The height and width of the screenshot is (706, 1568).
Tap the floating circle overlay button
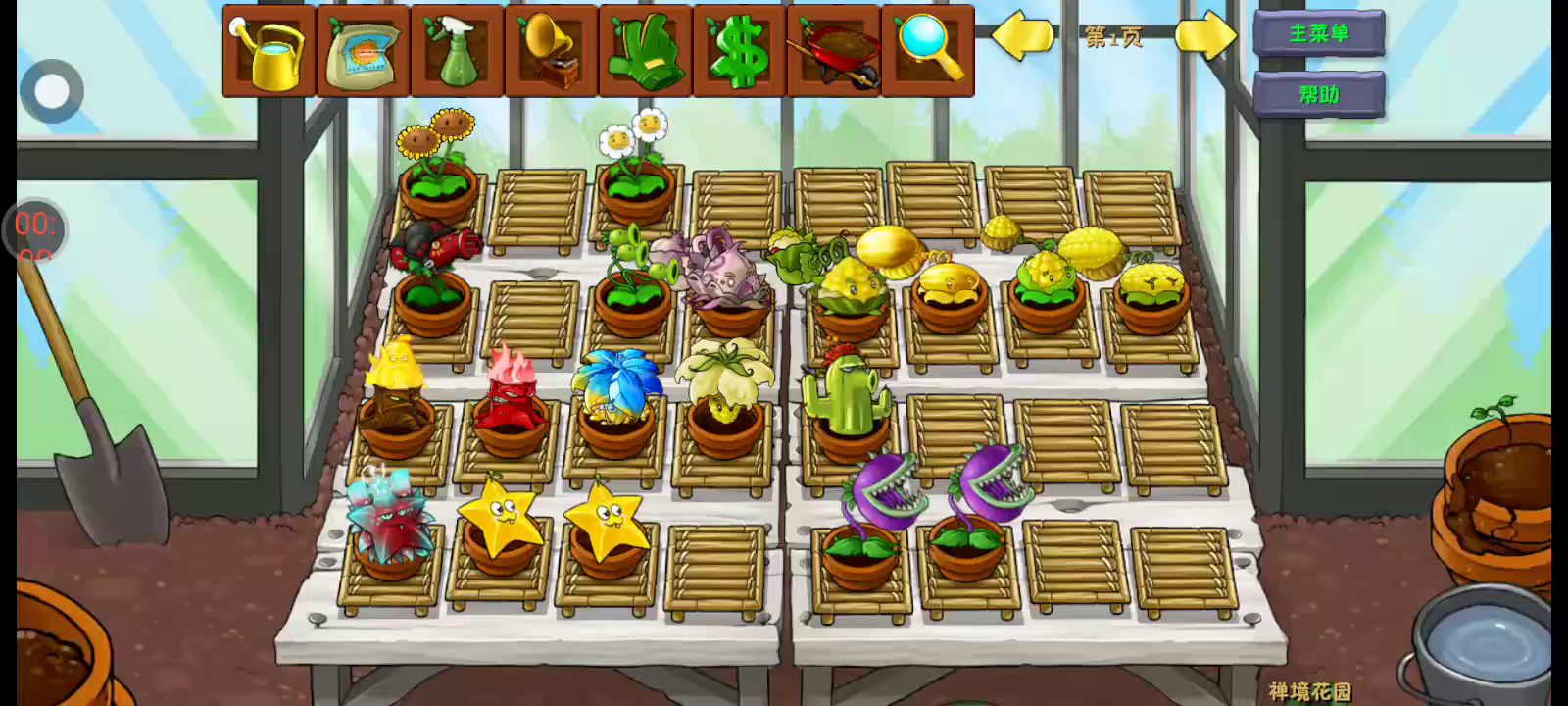pos(52,91)
